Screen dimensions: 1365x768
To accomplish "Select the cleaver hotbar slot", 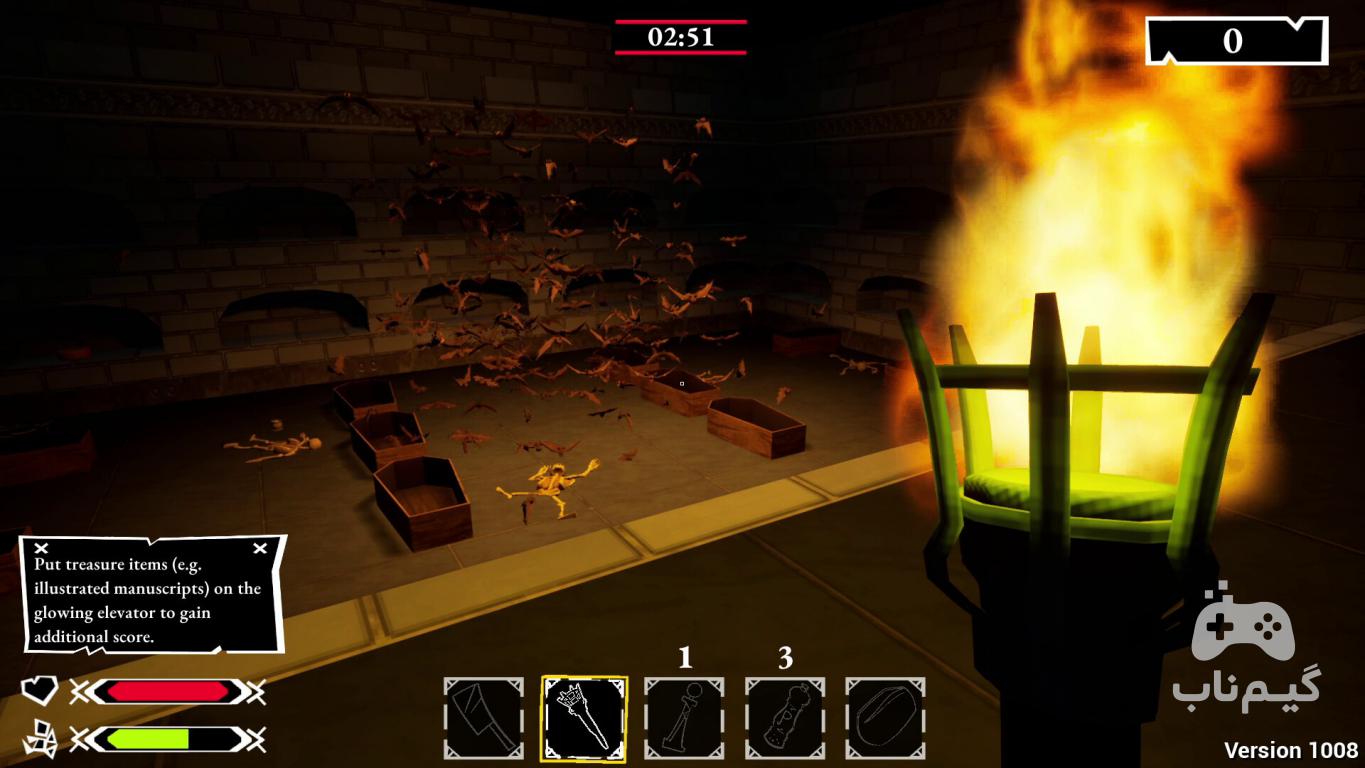I will pyautogui.click(x=484, y=718).
